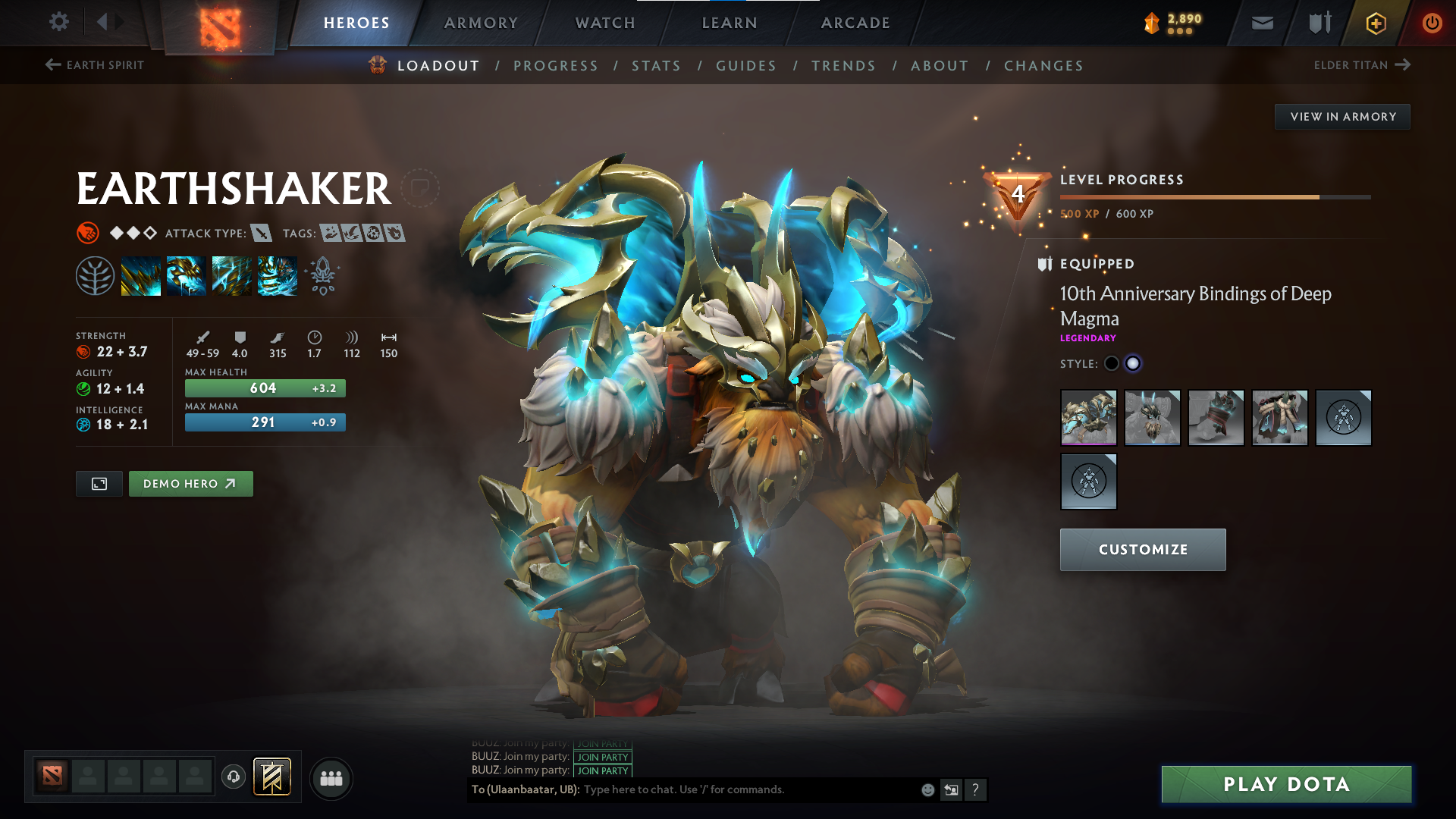Click the Aghanim's Scepter upgrade icon
This screenshot has width=1456, height=819.
tap(322, 276)
